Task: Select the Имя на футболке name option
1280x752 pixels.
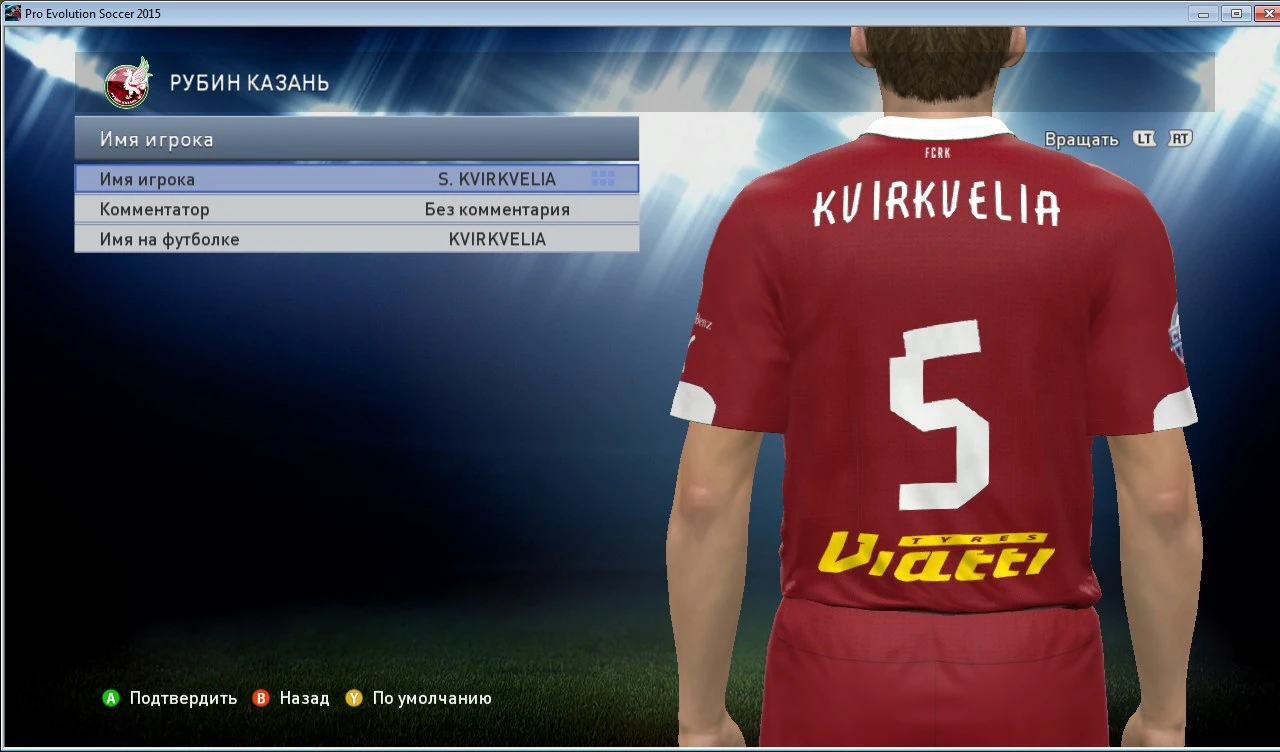Action: click(170, 239)
